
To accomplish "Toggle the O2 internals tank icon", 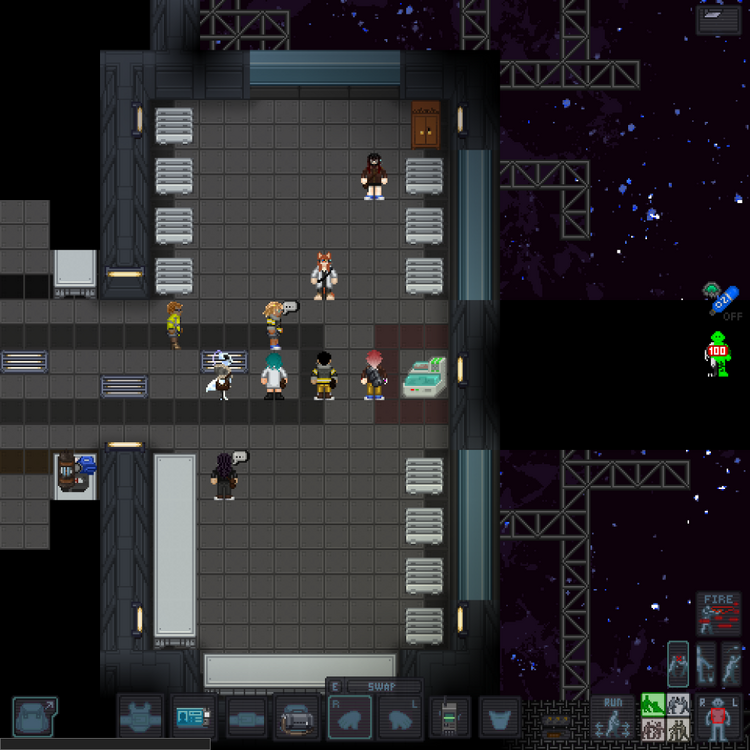I will [x=725, y=300].
